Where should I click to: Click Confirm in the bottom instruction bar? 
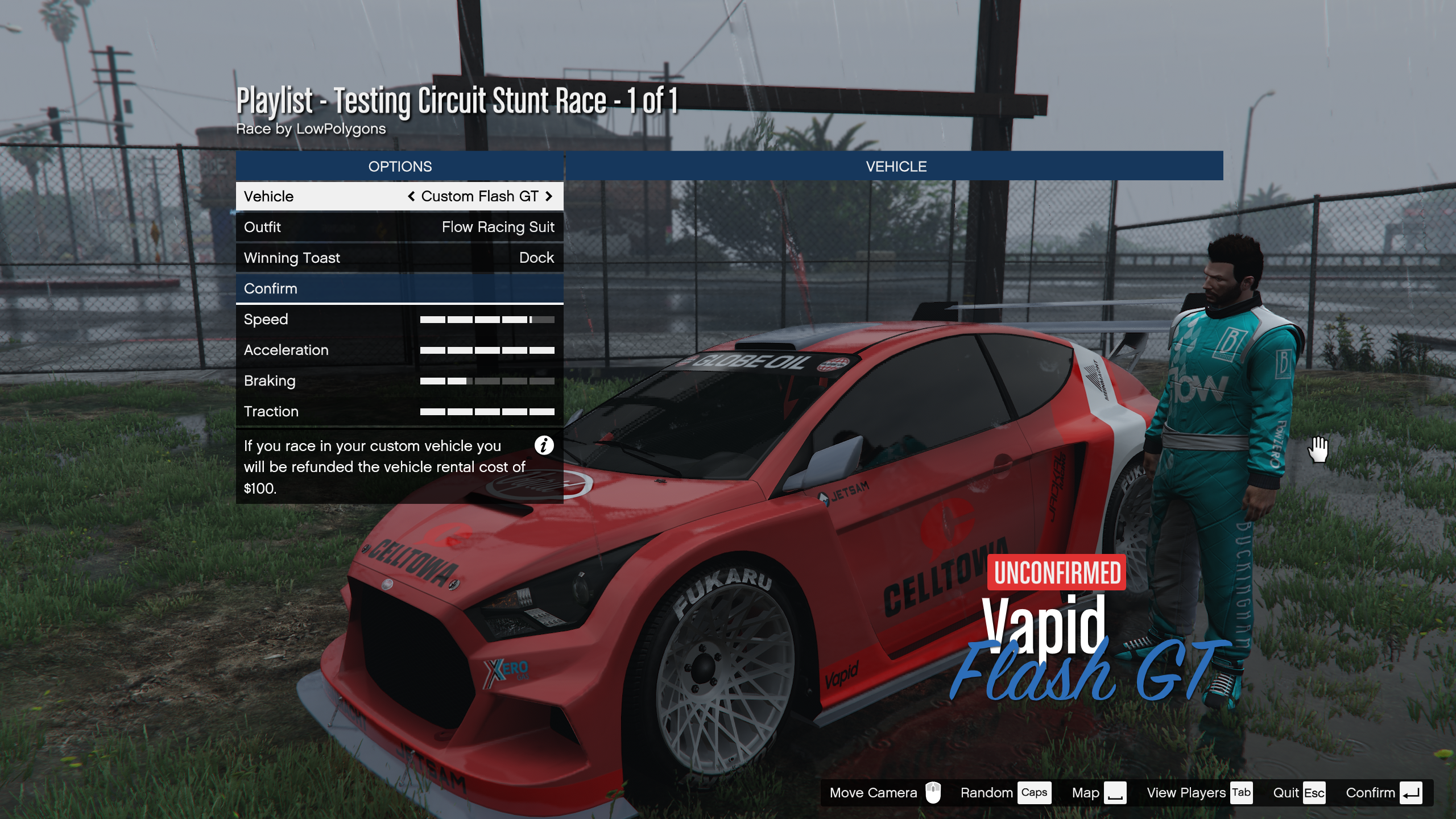1383,793
